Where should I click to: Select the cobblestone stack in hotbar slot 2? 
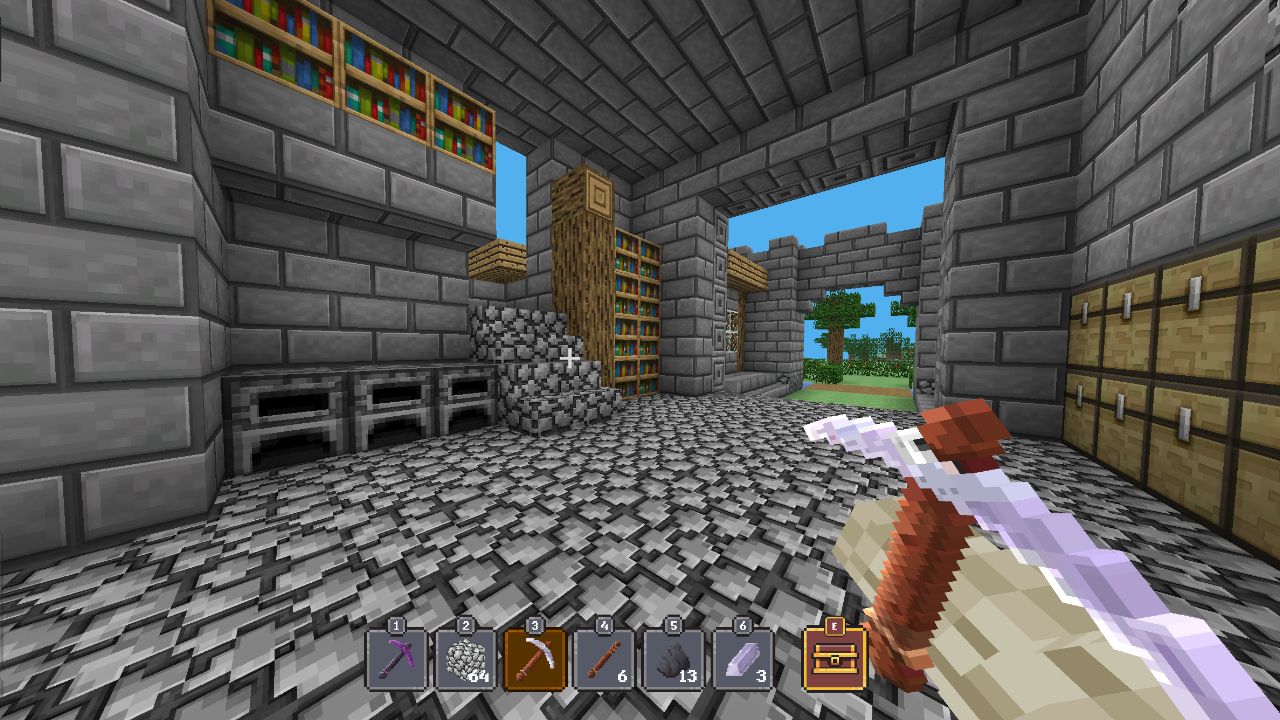click(466, 660)
